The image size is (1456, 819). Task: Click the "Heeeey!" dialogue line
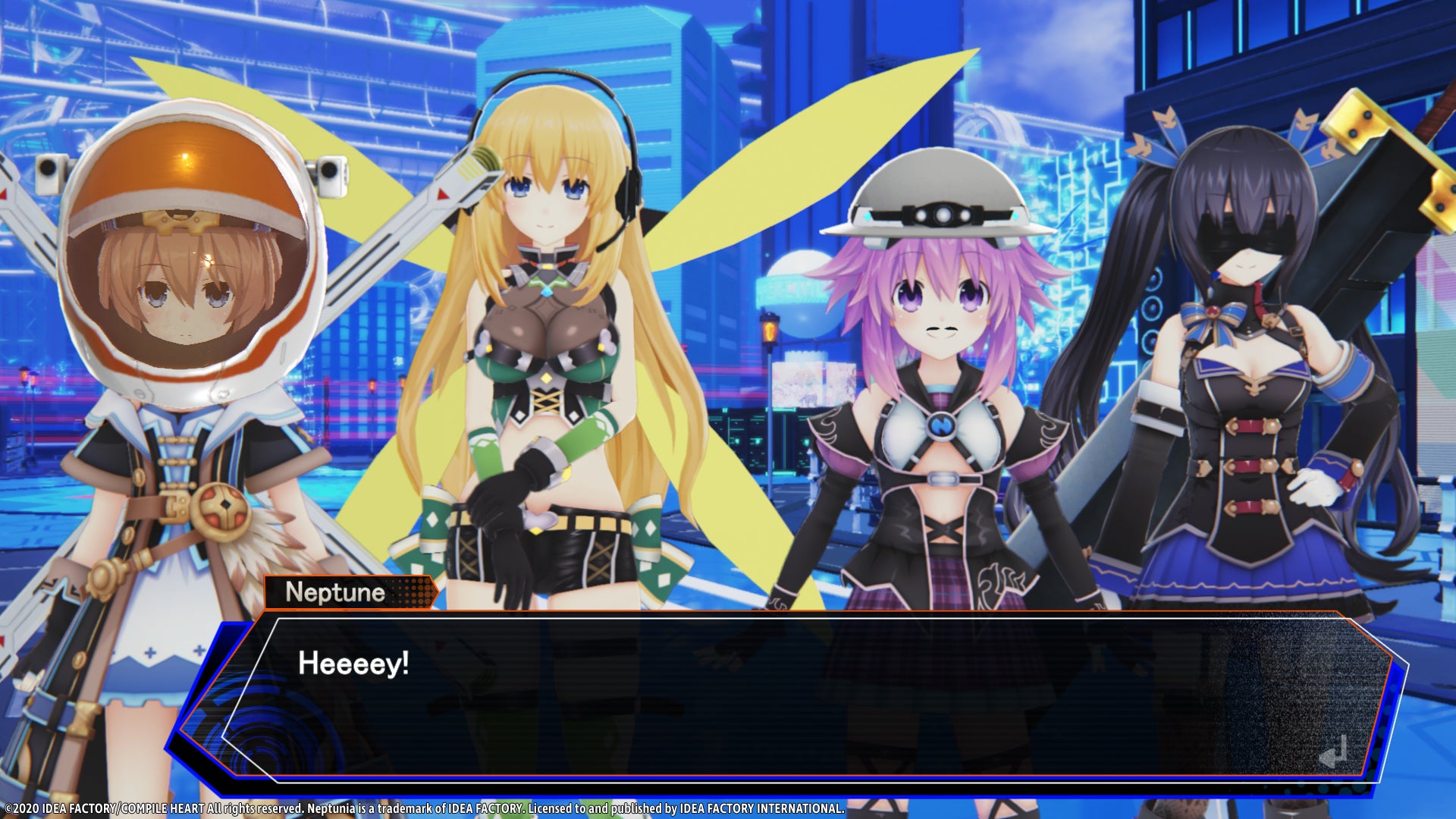[353, 663]
